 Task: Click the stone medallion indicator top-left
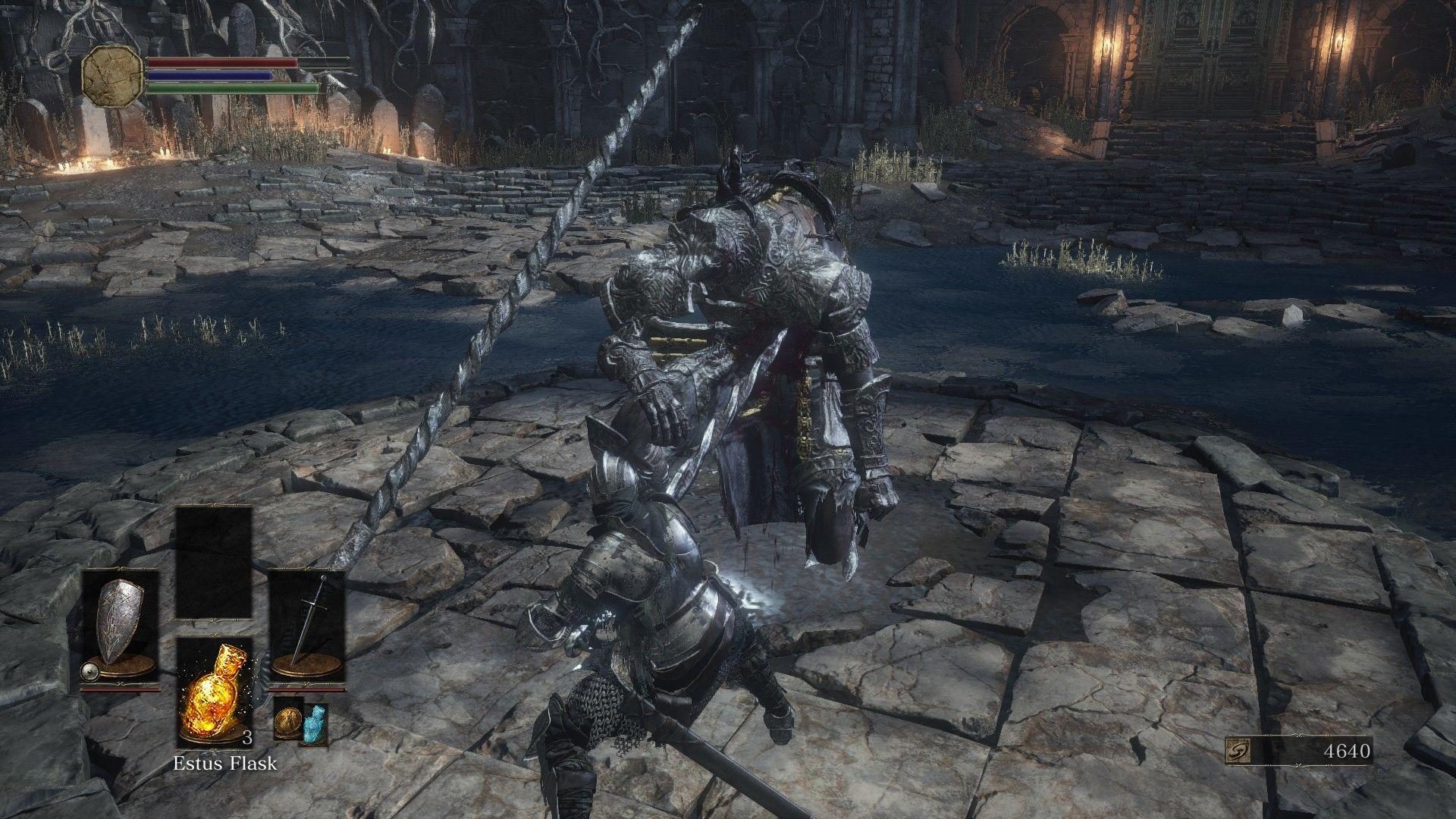(x=112, y=76)
